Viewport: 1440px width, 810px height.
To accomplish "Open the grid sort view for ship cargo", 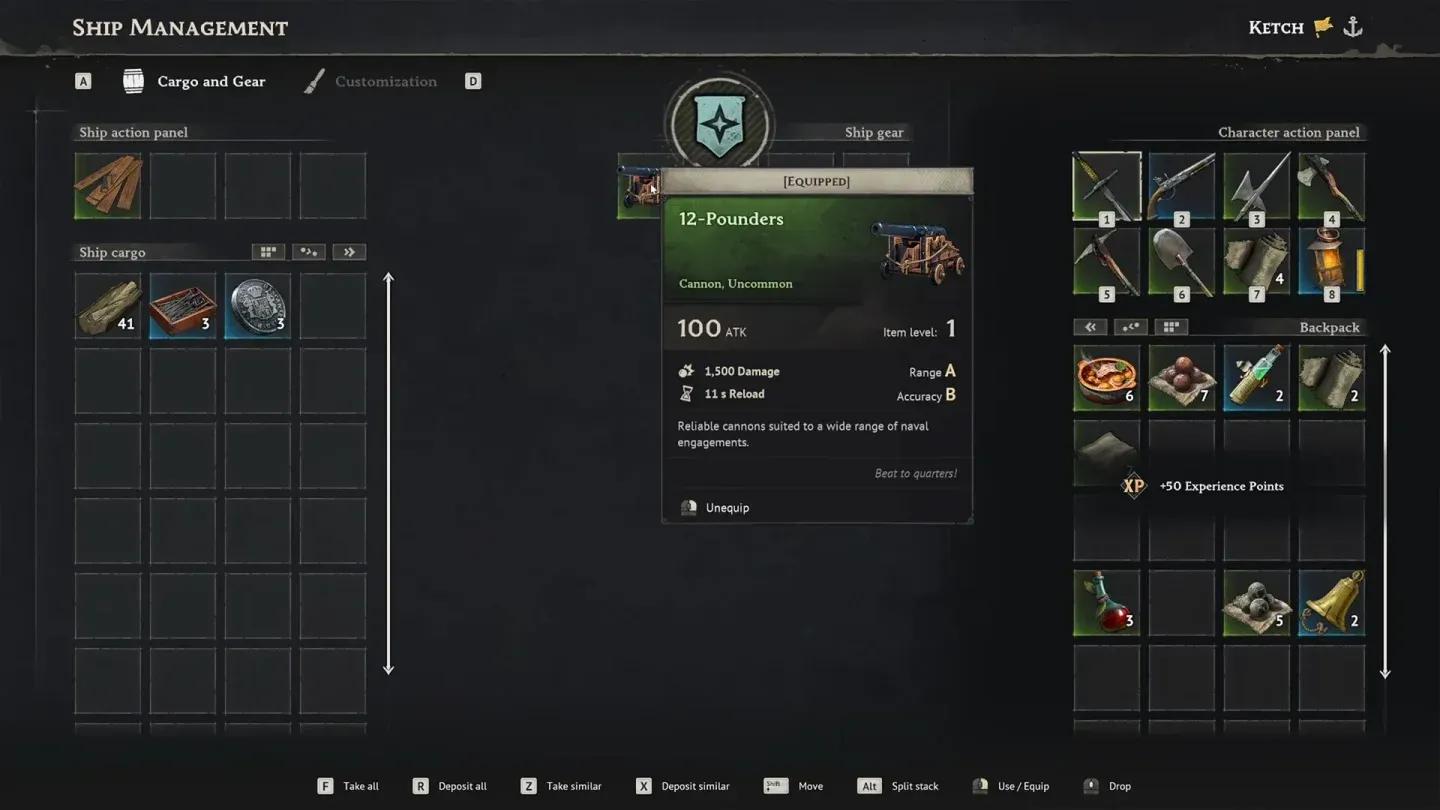I will 267,251.
